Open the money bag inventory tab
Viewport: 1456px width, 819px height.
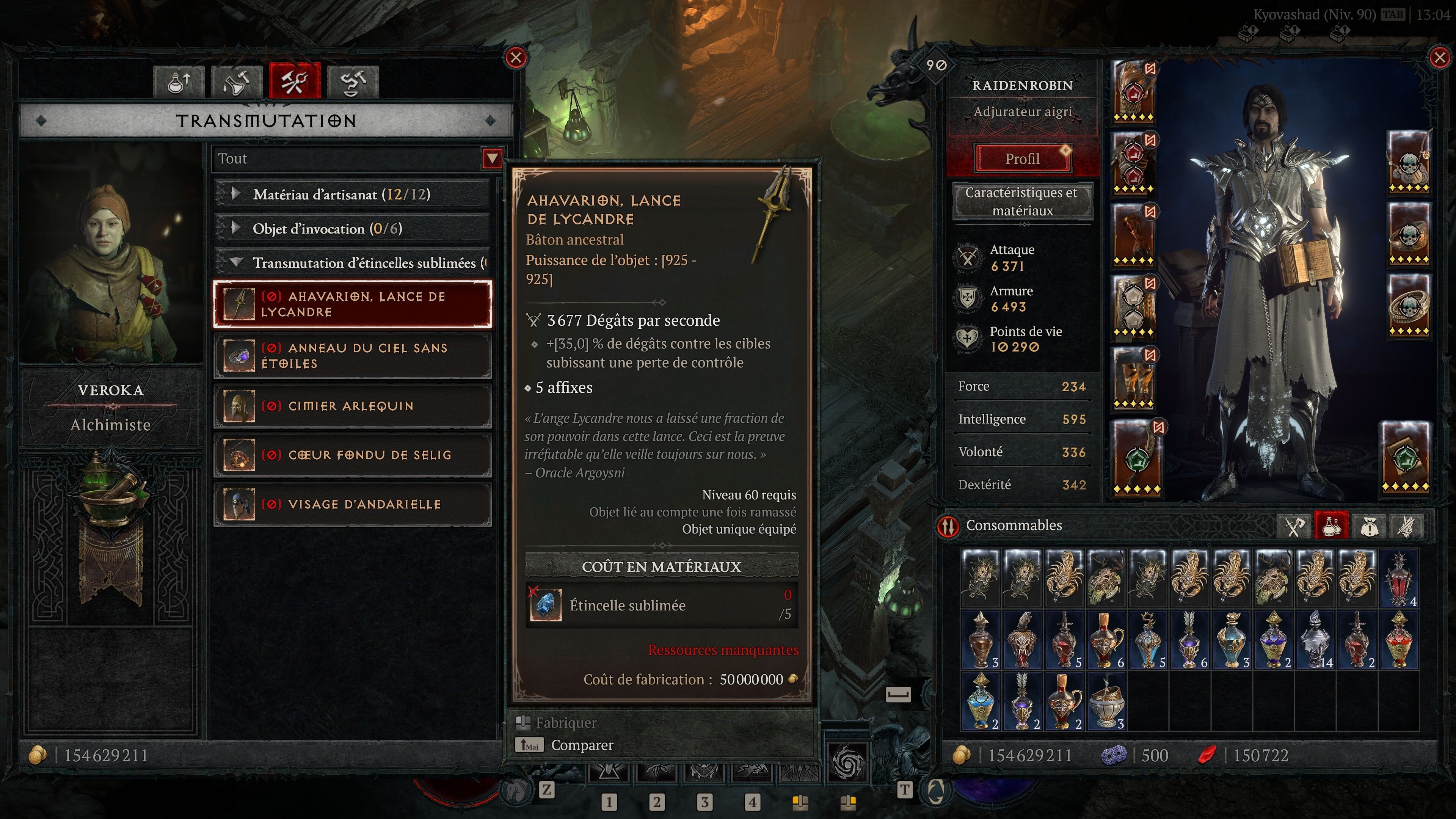point(1369,527)
